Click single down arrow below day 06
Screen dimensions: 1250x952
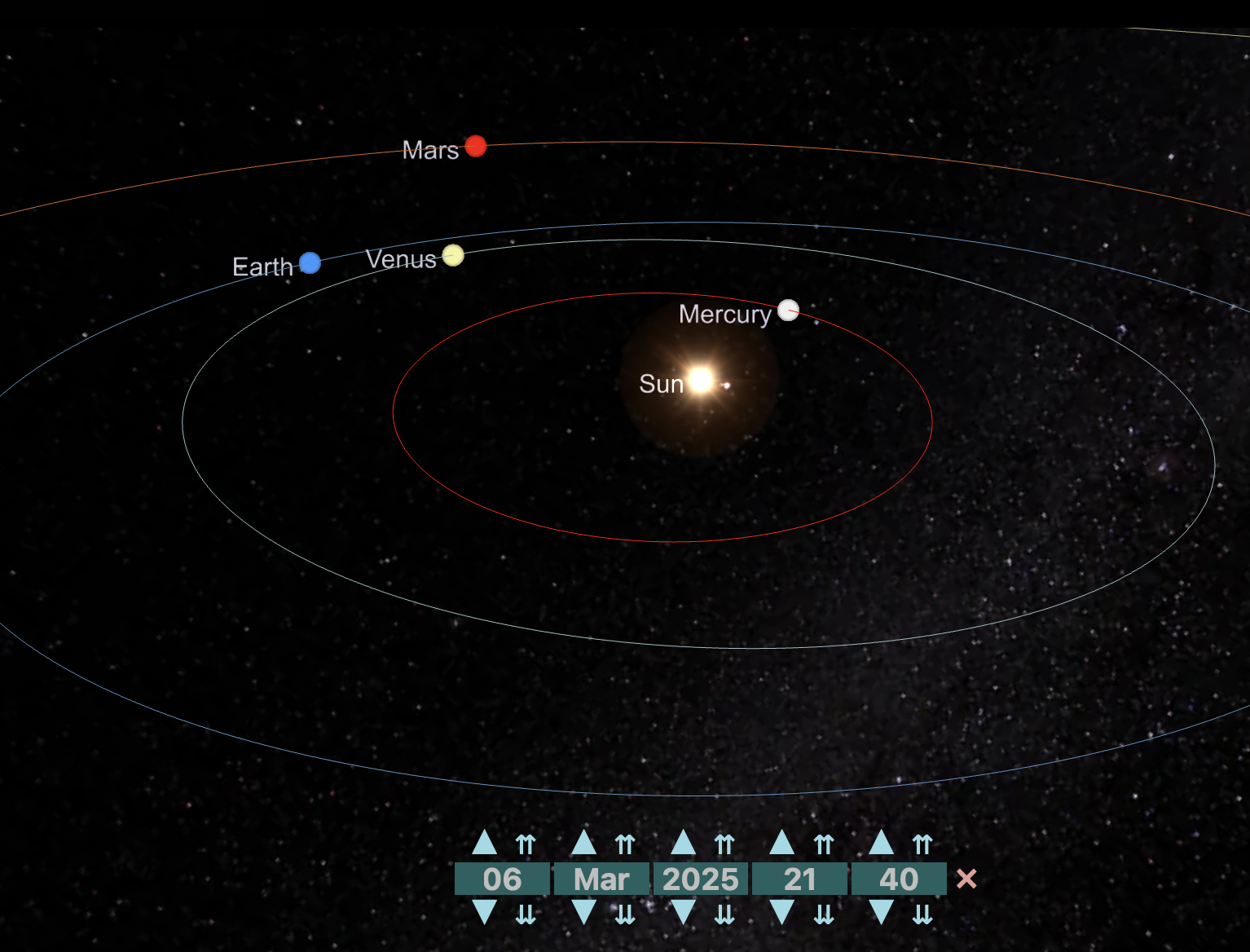(x=484, y=913)
